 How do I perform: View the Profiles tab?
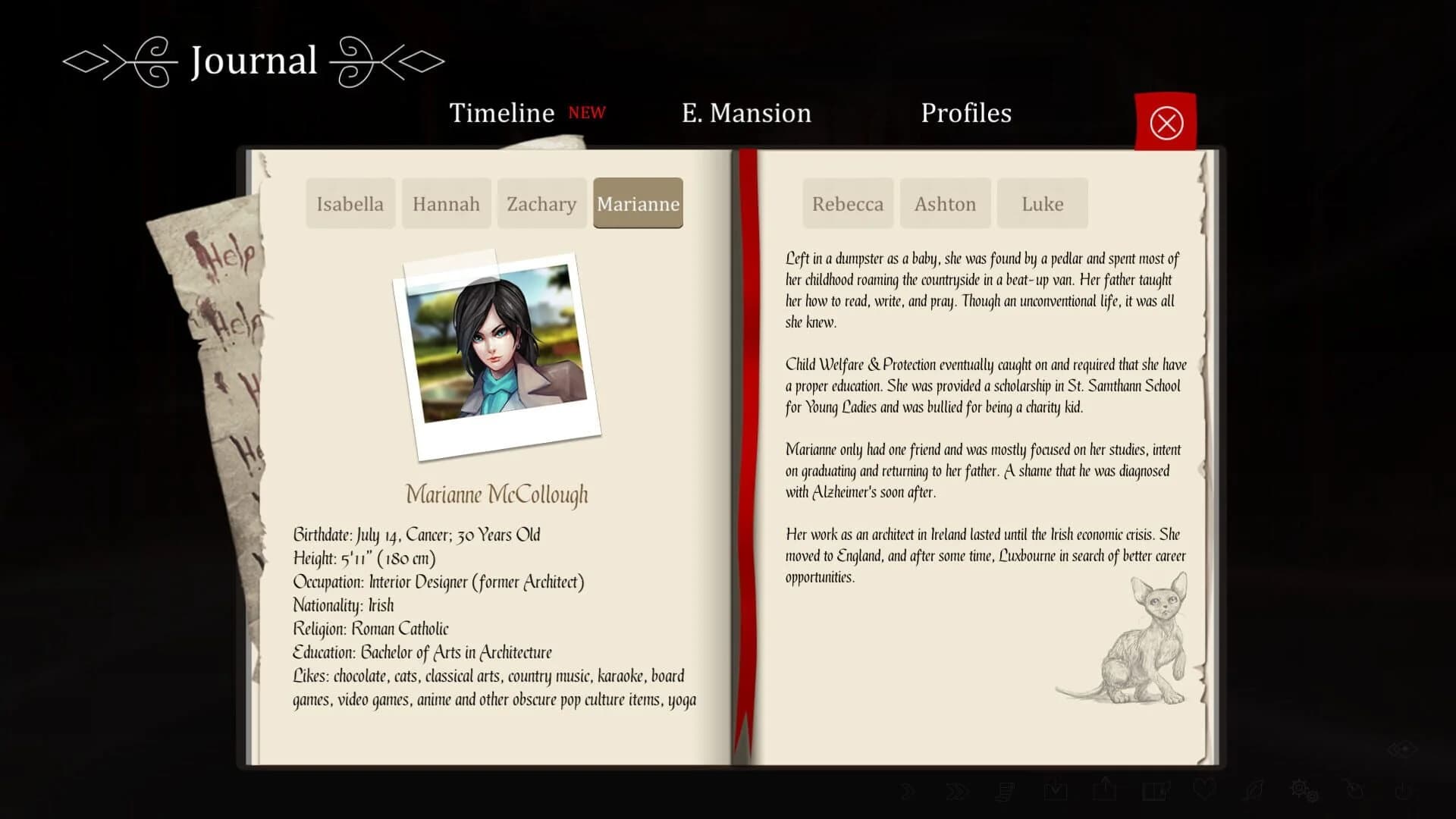[965, 113]
